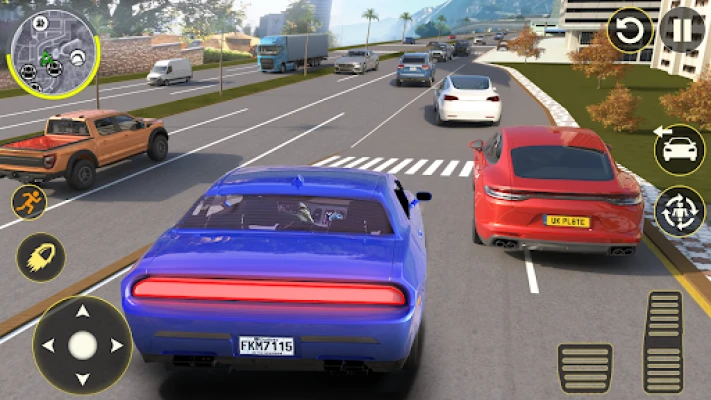This screenshot has width=711, height=400.
Task: Step on the tall accelerator pedal
Action: pos(663,342)
